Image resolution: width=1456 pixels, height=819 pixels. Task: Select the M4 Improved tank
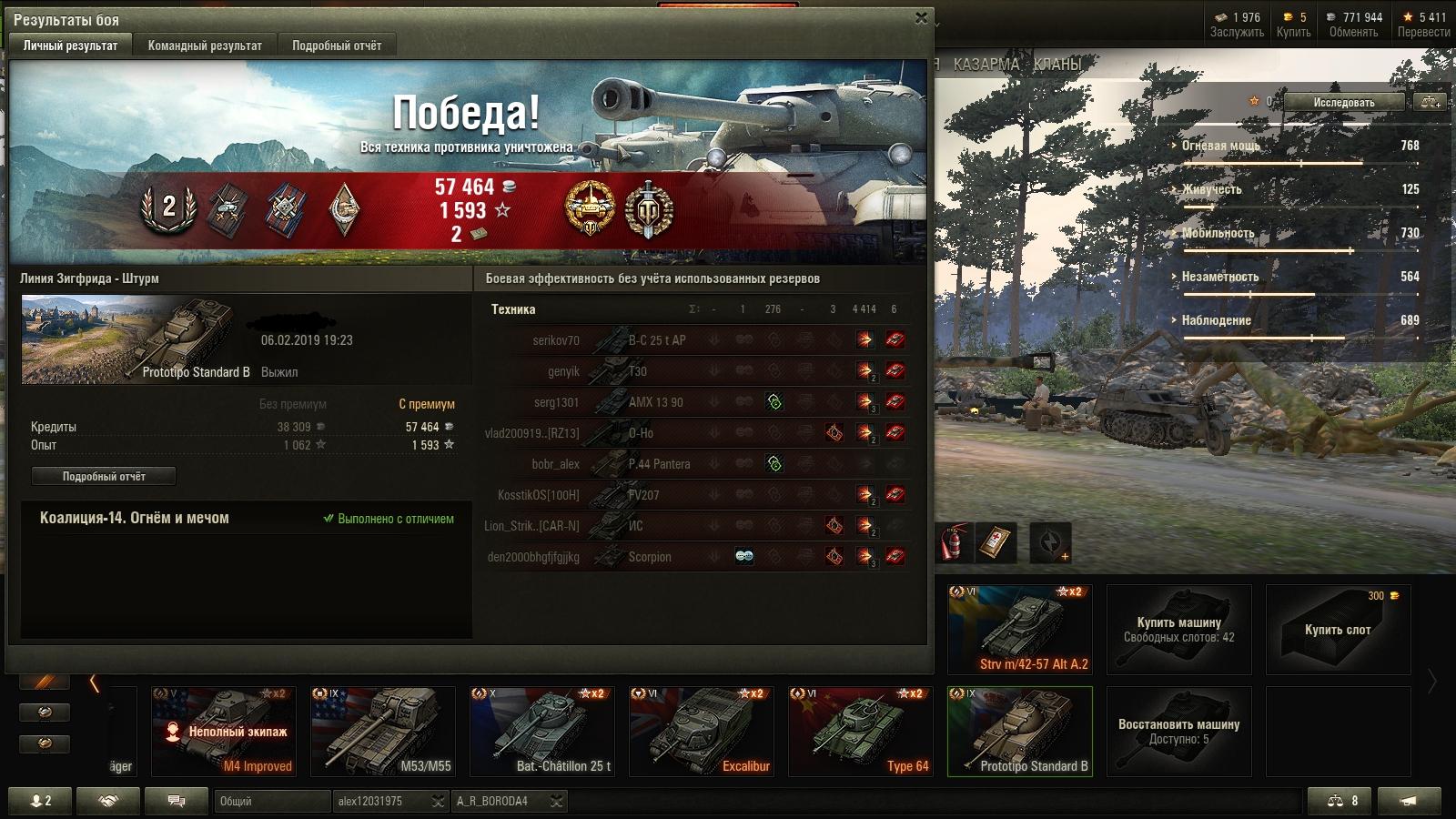click(x=223, y=731)
